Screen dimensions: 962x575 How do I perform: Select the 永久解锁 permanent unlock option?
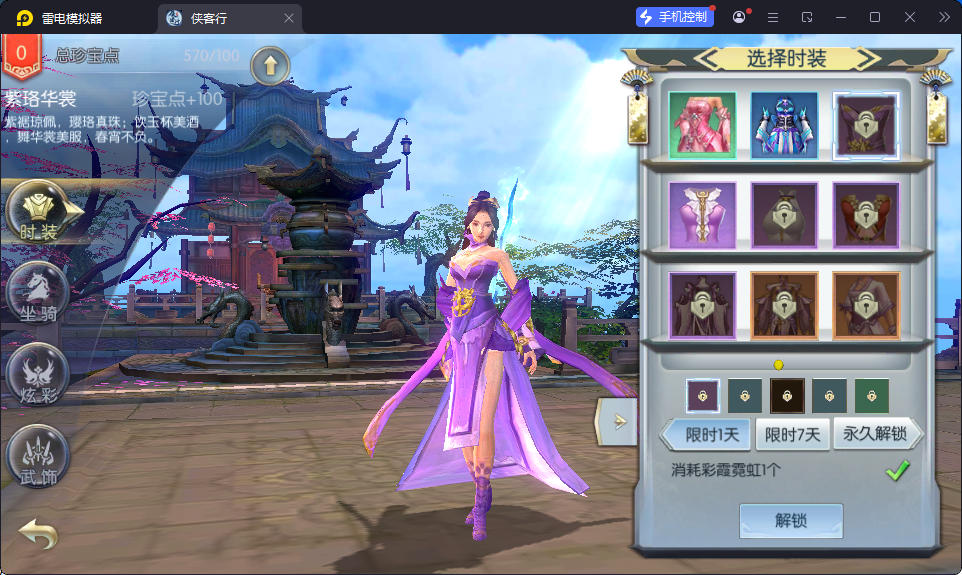[x=875, y=435]
